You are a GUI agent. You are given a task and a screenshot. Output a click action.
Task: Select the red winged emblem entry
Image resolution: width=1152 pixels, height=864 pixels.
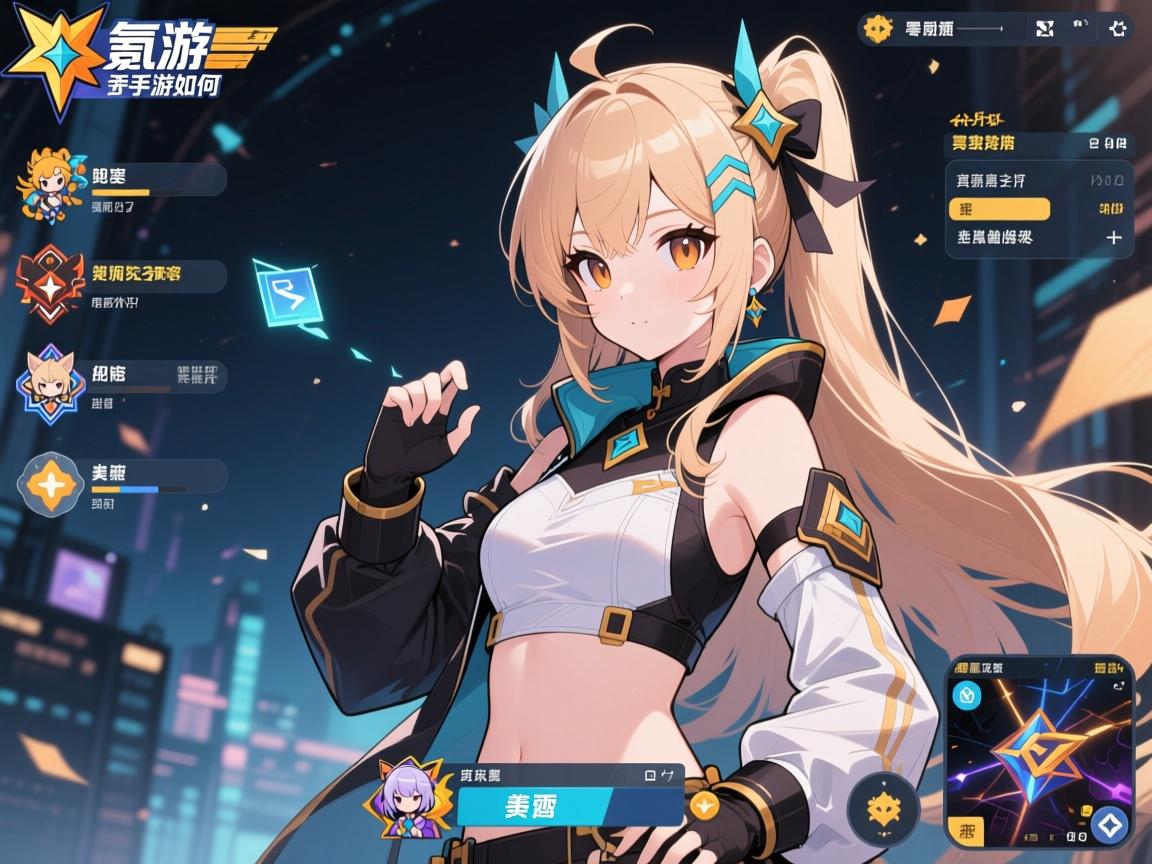[x=45, y=283]
